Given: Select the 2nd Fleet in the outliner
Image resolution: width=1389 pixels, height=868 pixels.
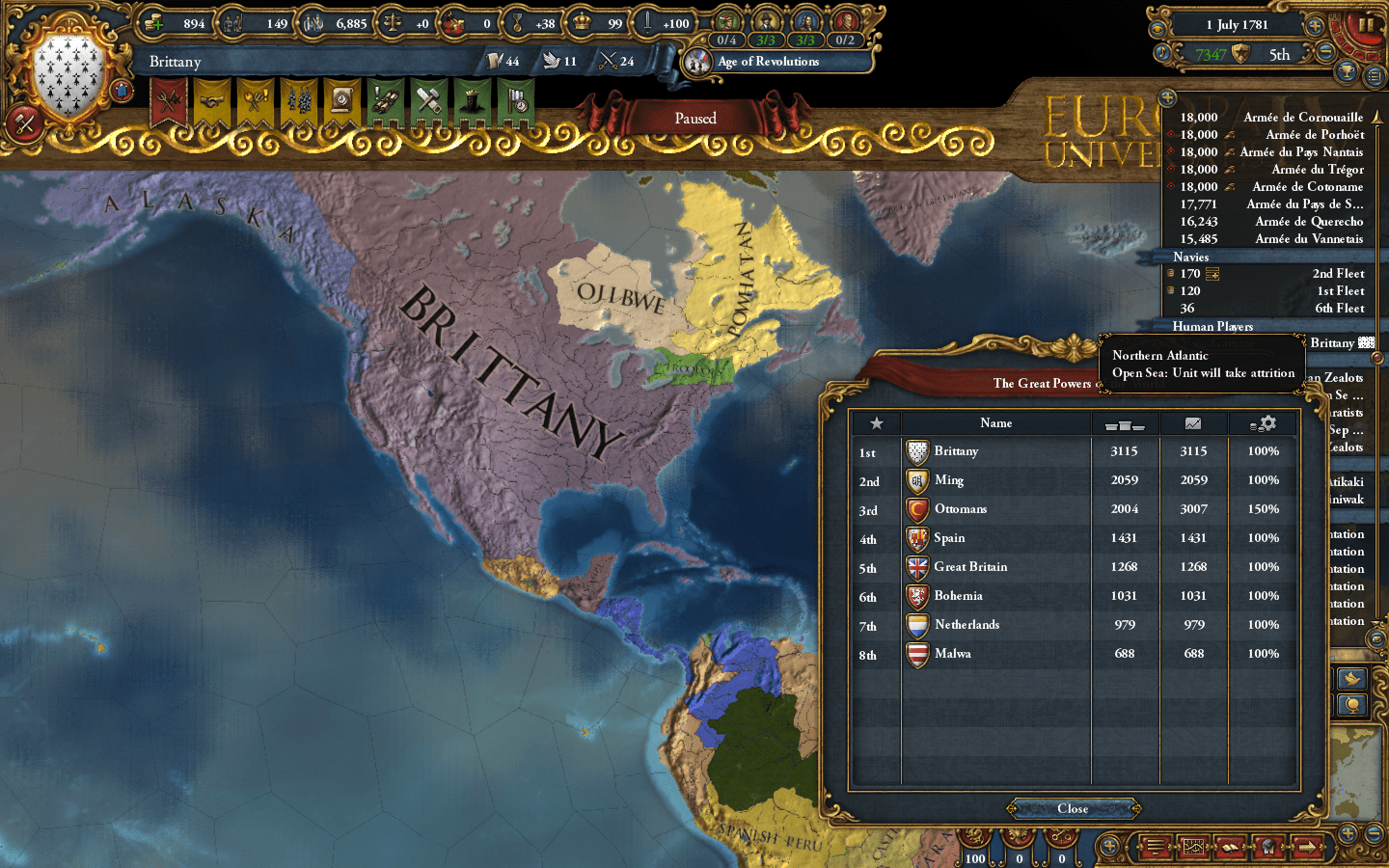Looking at the screenshot, I should (x=1338, y=273).
